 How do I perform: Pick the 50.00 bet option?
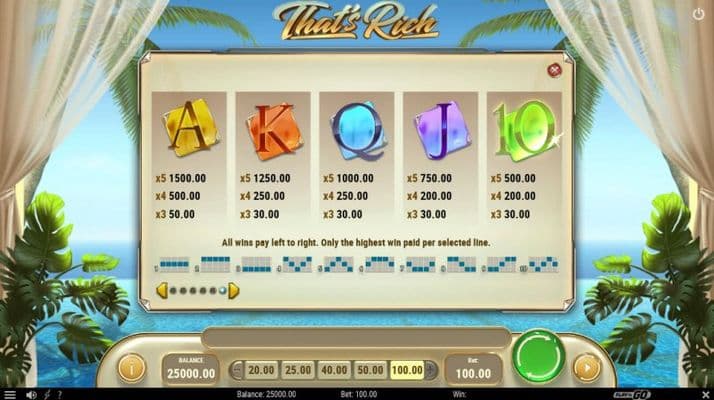click(370, 370)
